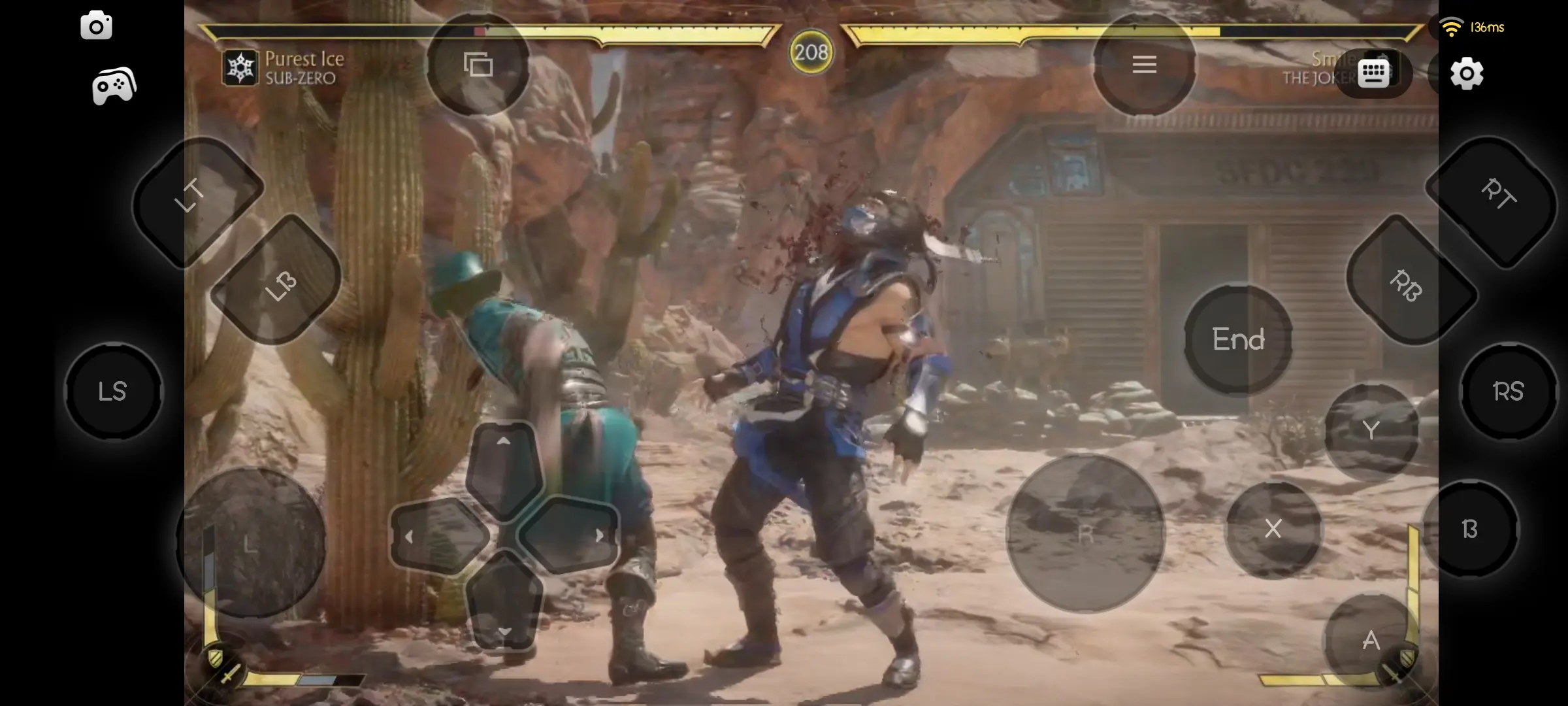Open the hamburger menu at top center

pyautogui.click(x=1144, y=64)
